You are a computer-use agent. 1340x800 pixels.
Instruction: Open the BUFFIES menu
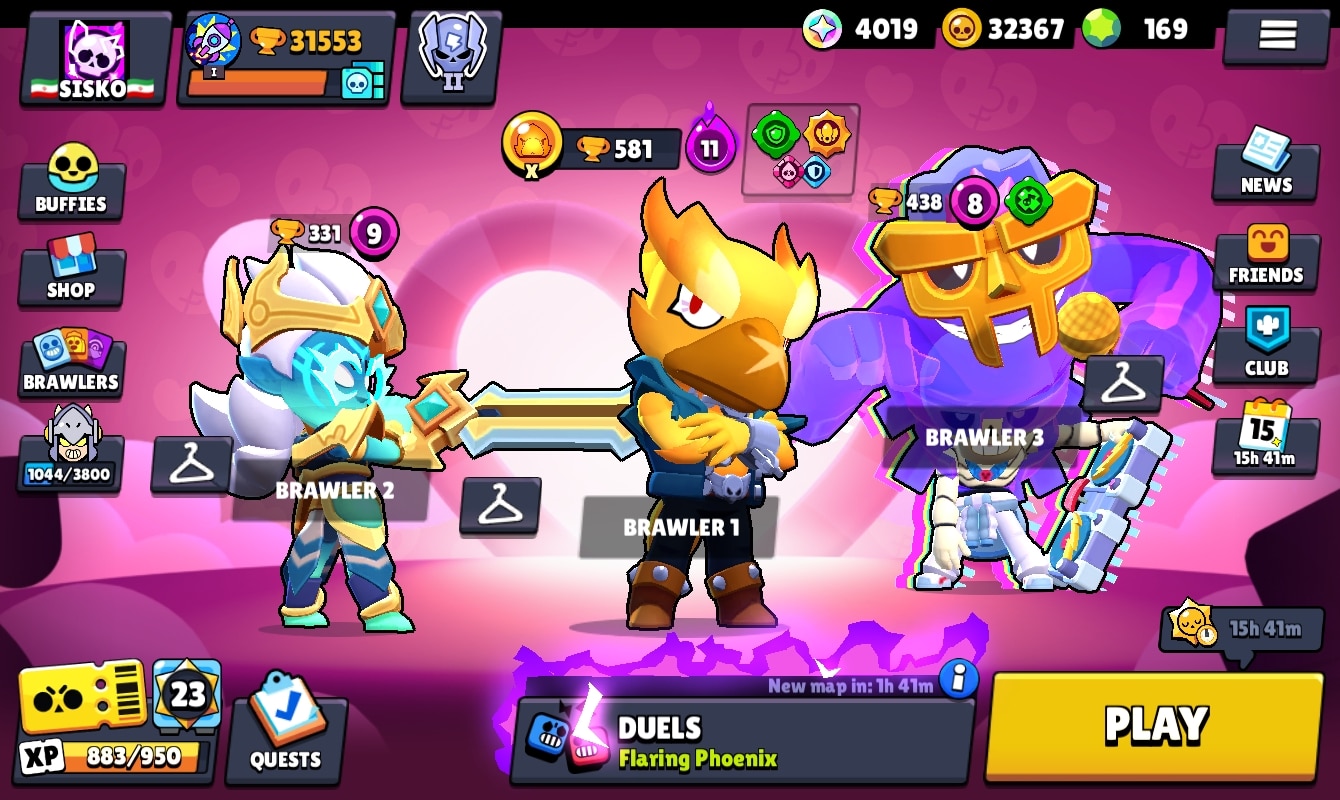(x=71, y=182)
